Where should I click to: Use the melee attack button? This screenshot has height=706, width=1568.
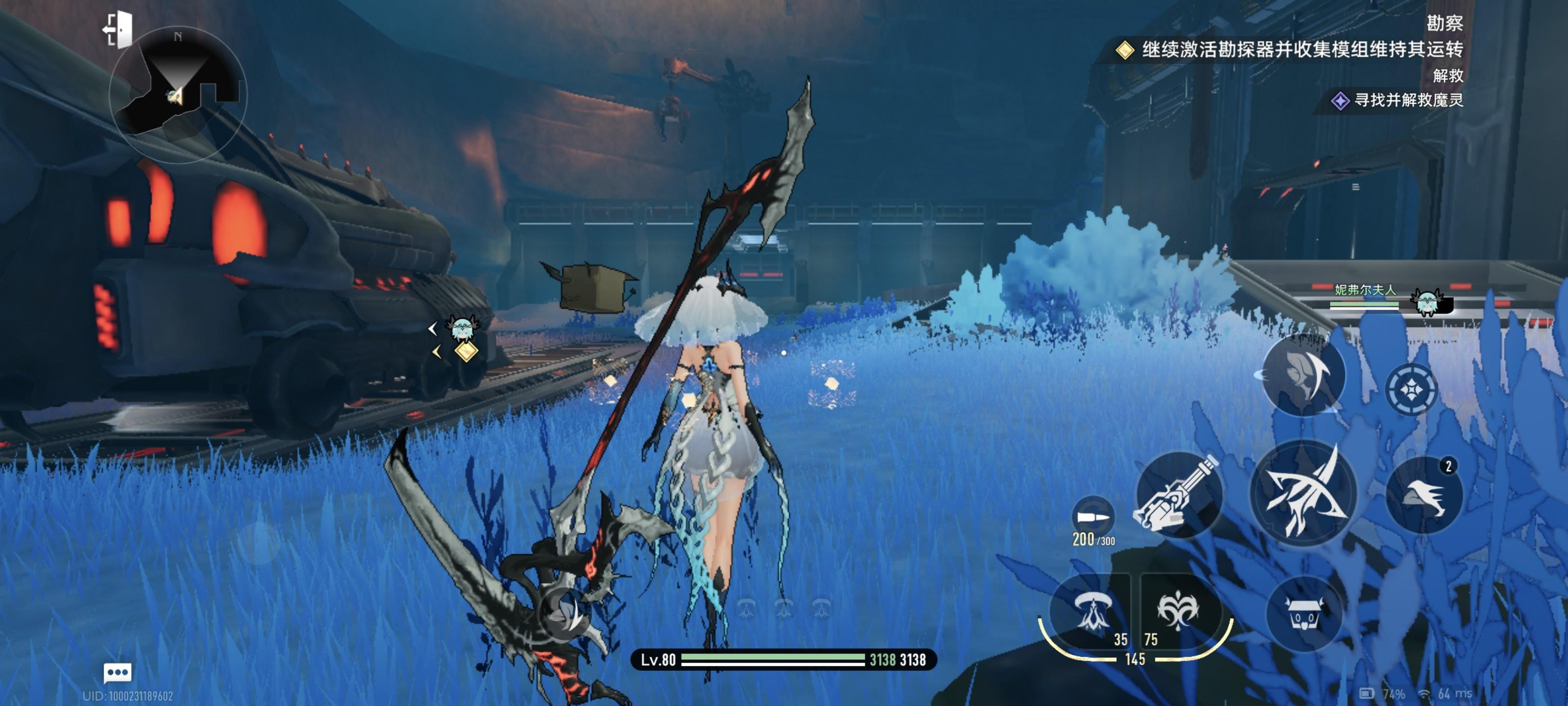(1304, 494)
